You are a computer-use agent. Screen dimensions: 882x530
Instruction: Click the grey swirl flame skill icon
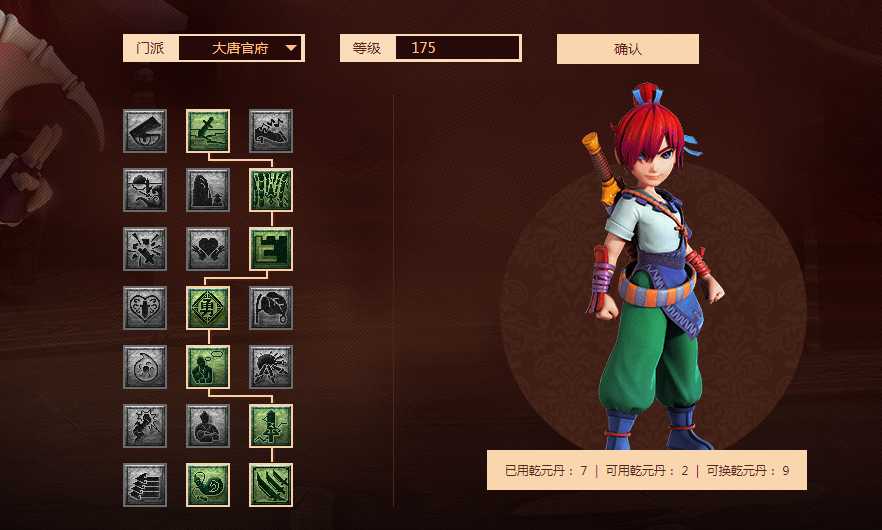145,367
